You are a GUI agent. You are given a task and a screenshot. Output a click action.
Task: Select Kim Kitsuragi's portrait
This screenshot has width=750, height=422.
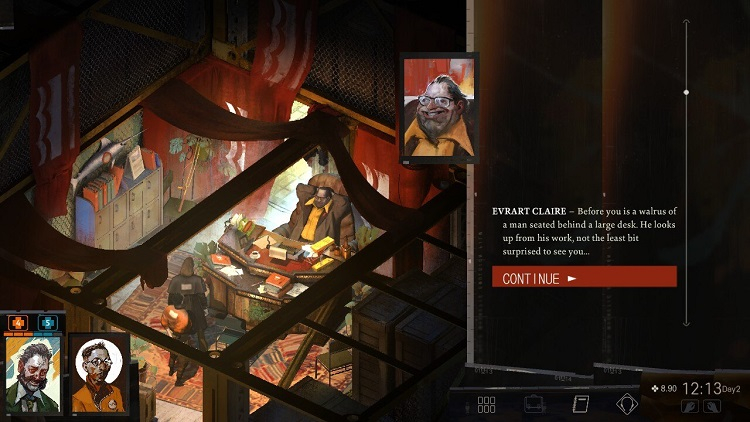(98, 374)
